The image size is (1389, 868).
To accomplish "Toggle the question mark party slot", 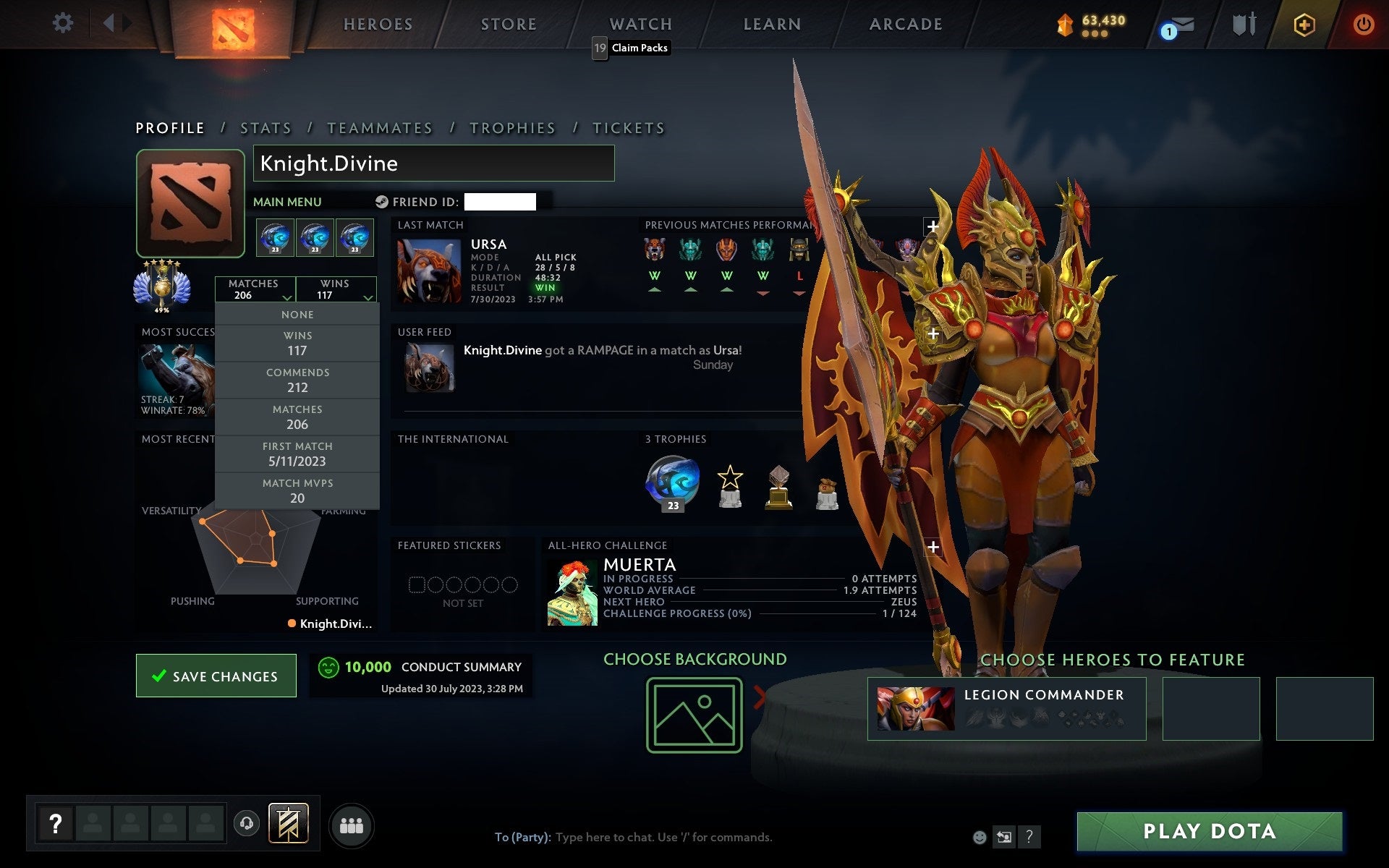I will [x=56, y=822].
